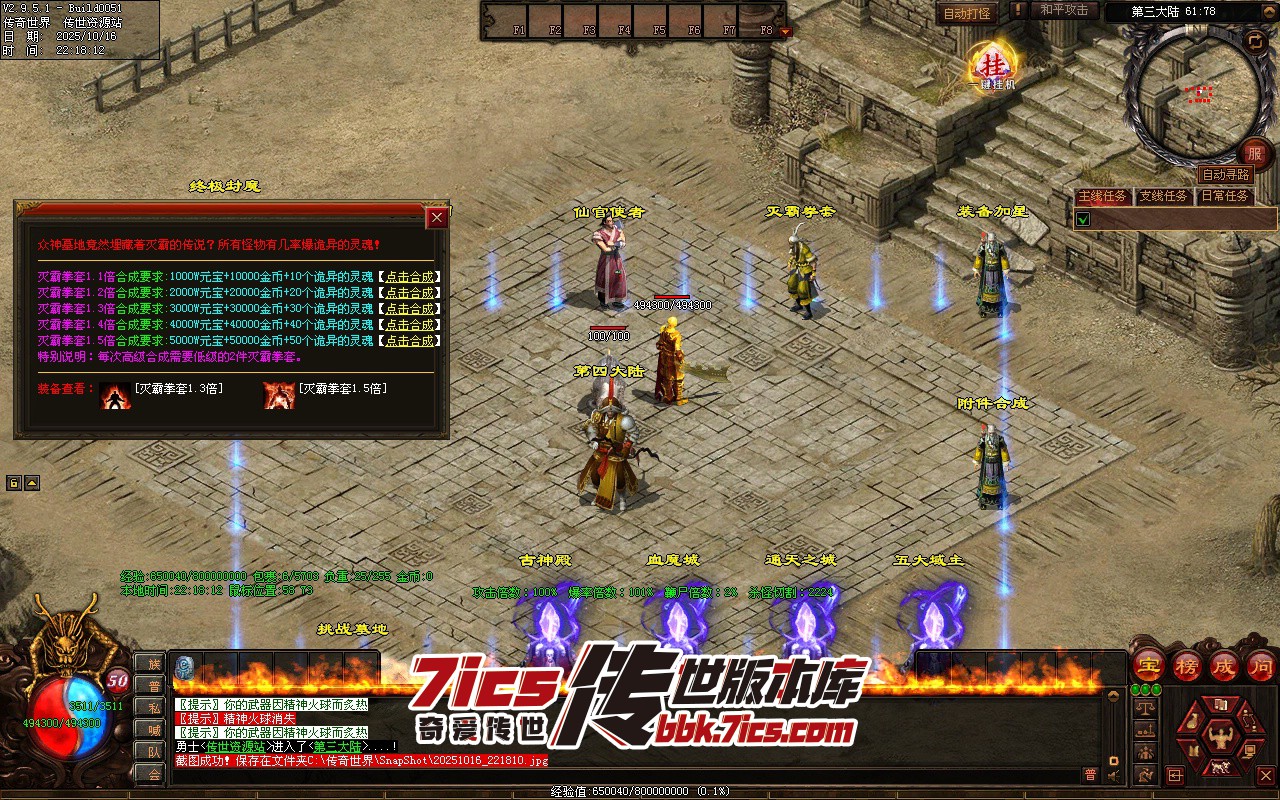Synthesize the 灭霸拳套1.3倍 via its 点击合成 link

(409, 309)
